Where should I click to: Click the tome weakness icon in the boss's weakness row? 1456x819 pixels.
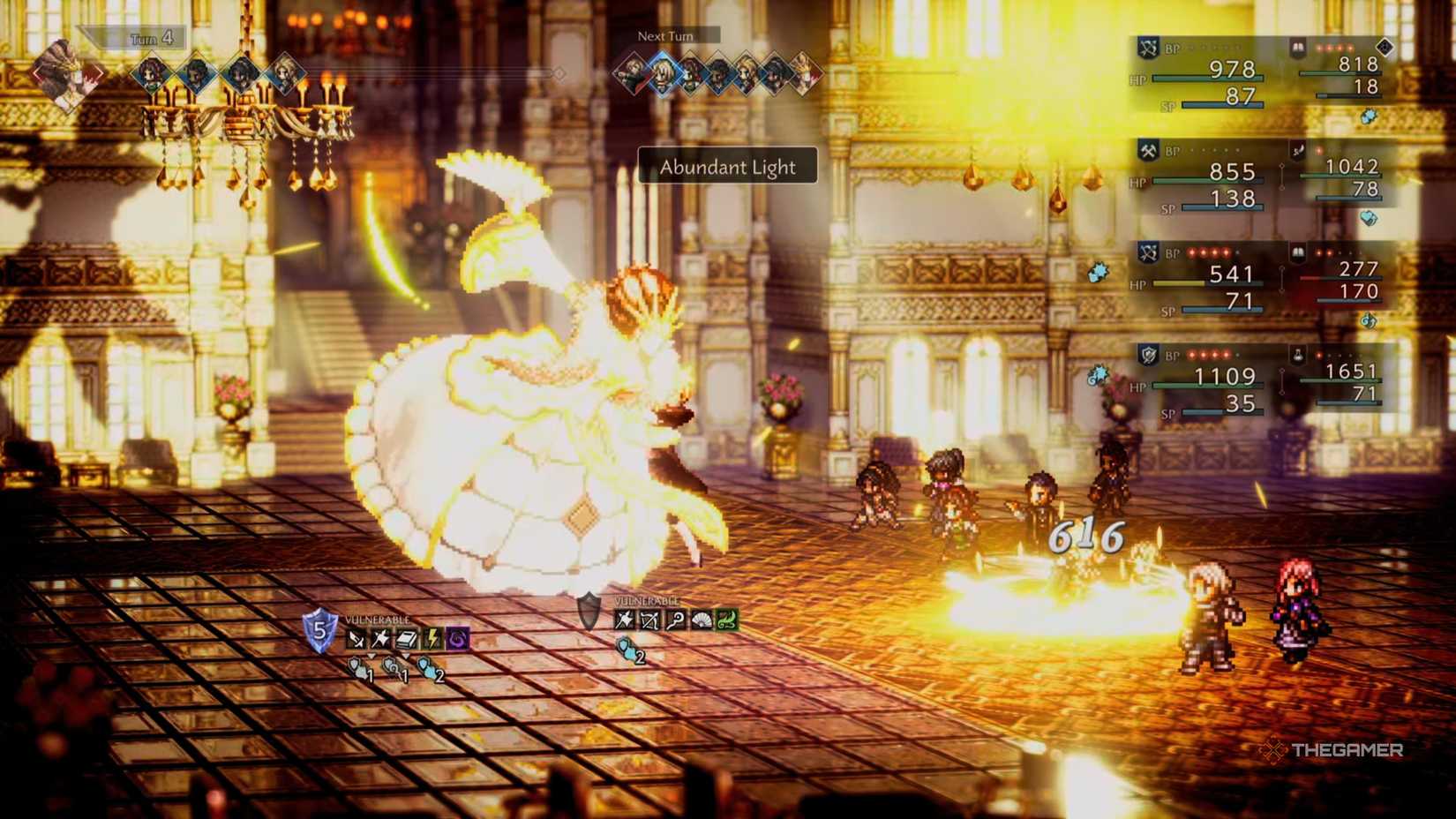[x=406, y=636]
